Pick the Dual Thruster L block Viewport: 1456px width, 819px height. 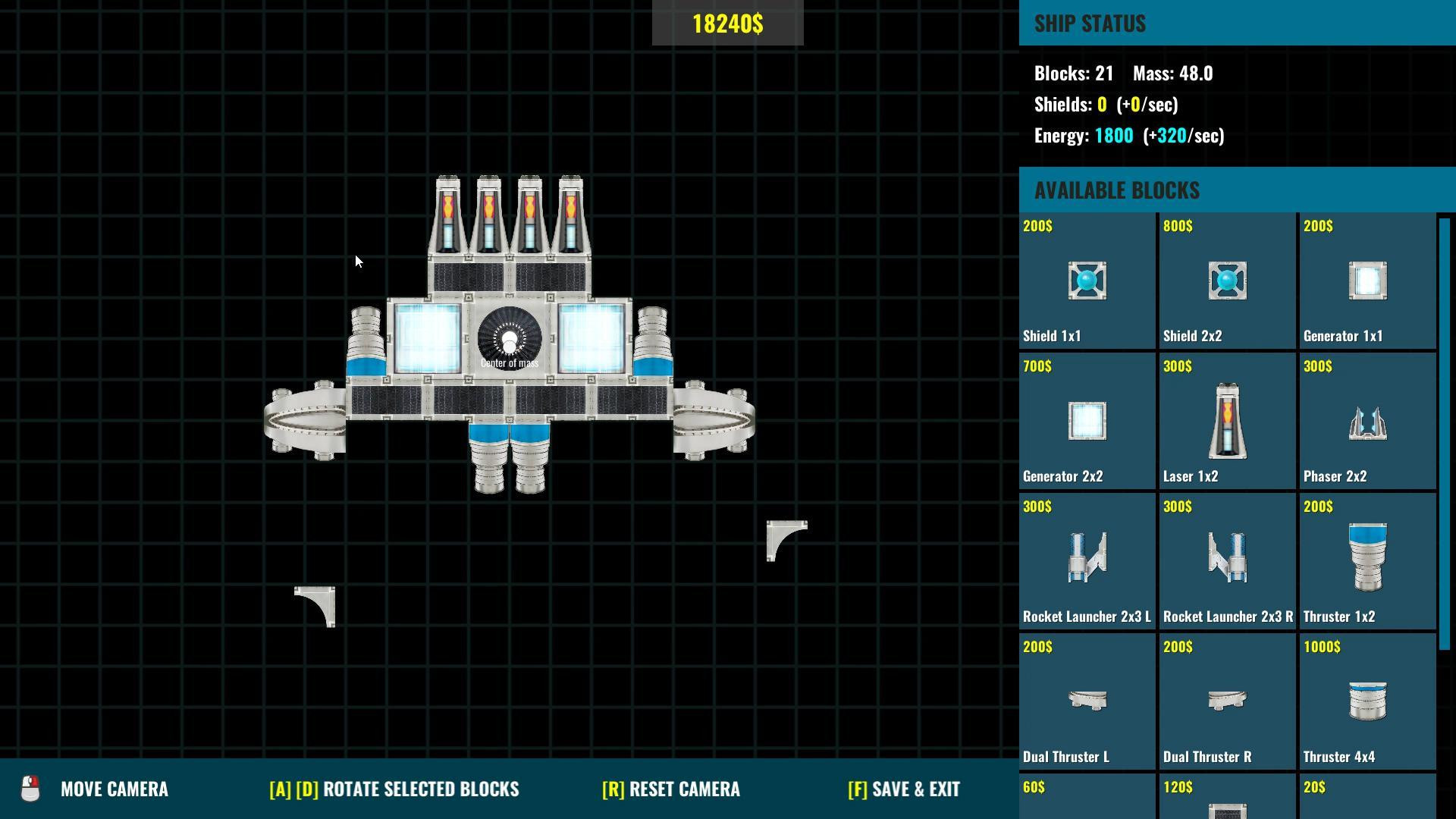tap(1087, 701)
